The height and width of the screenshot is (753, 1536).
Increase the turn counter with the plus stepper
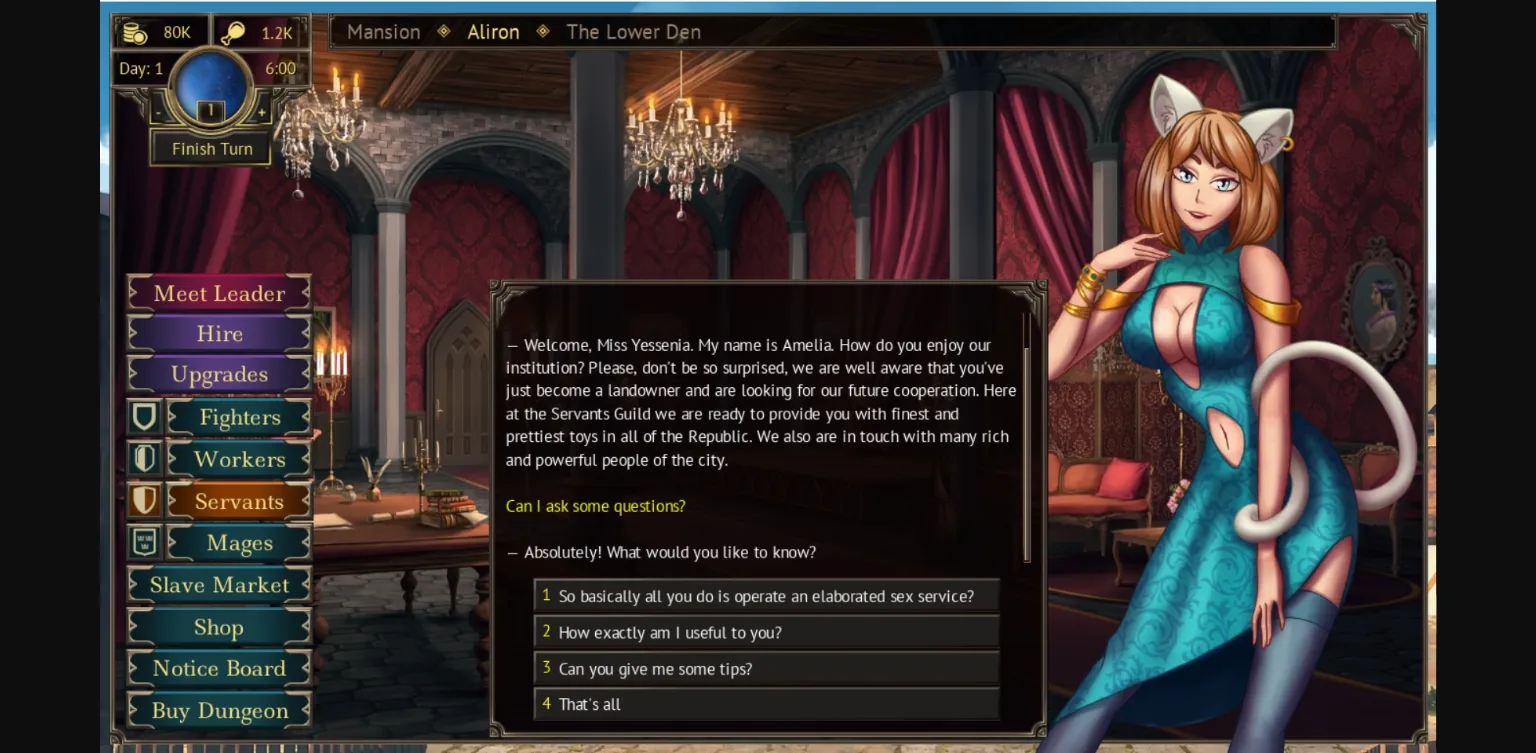click(x=262, y=113)
